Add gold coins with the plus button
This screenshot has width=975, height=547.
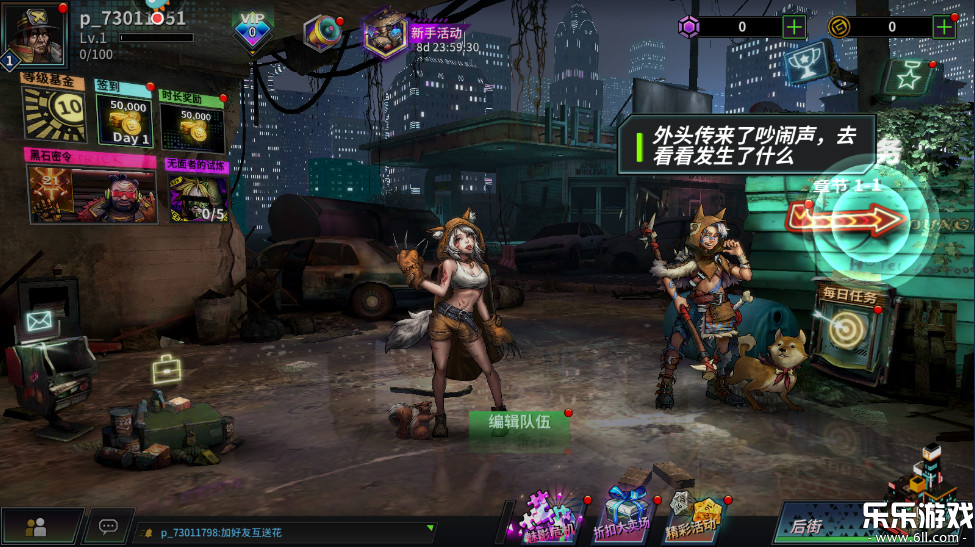[x=943, y=27]
